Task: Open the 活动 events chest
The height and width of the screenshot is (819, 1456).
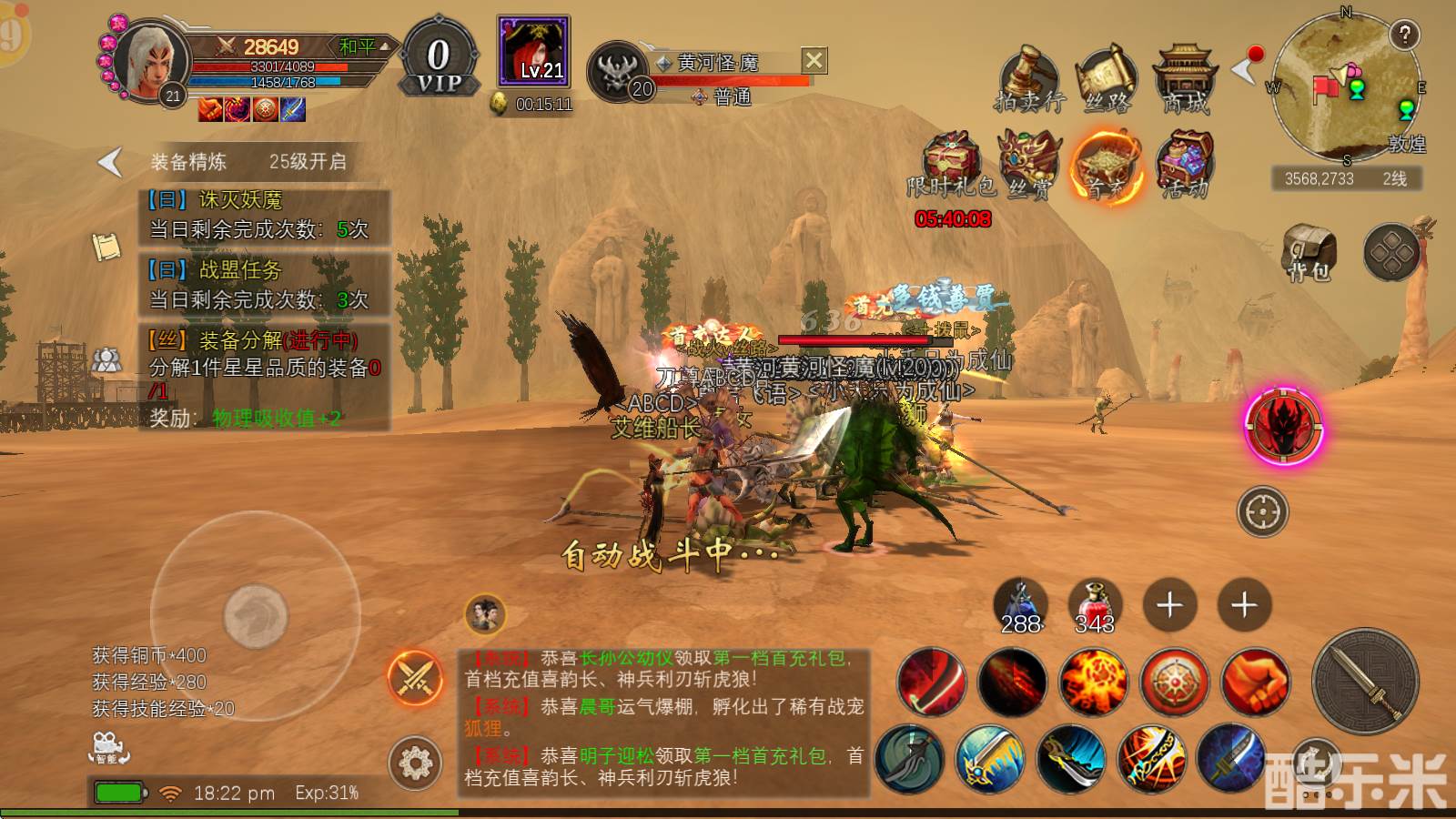Action: (x=1185, y=165)
